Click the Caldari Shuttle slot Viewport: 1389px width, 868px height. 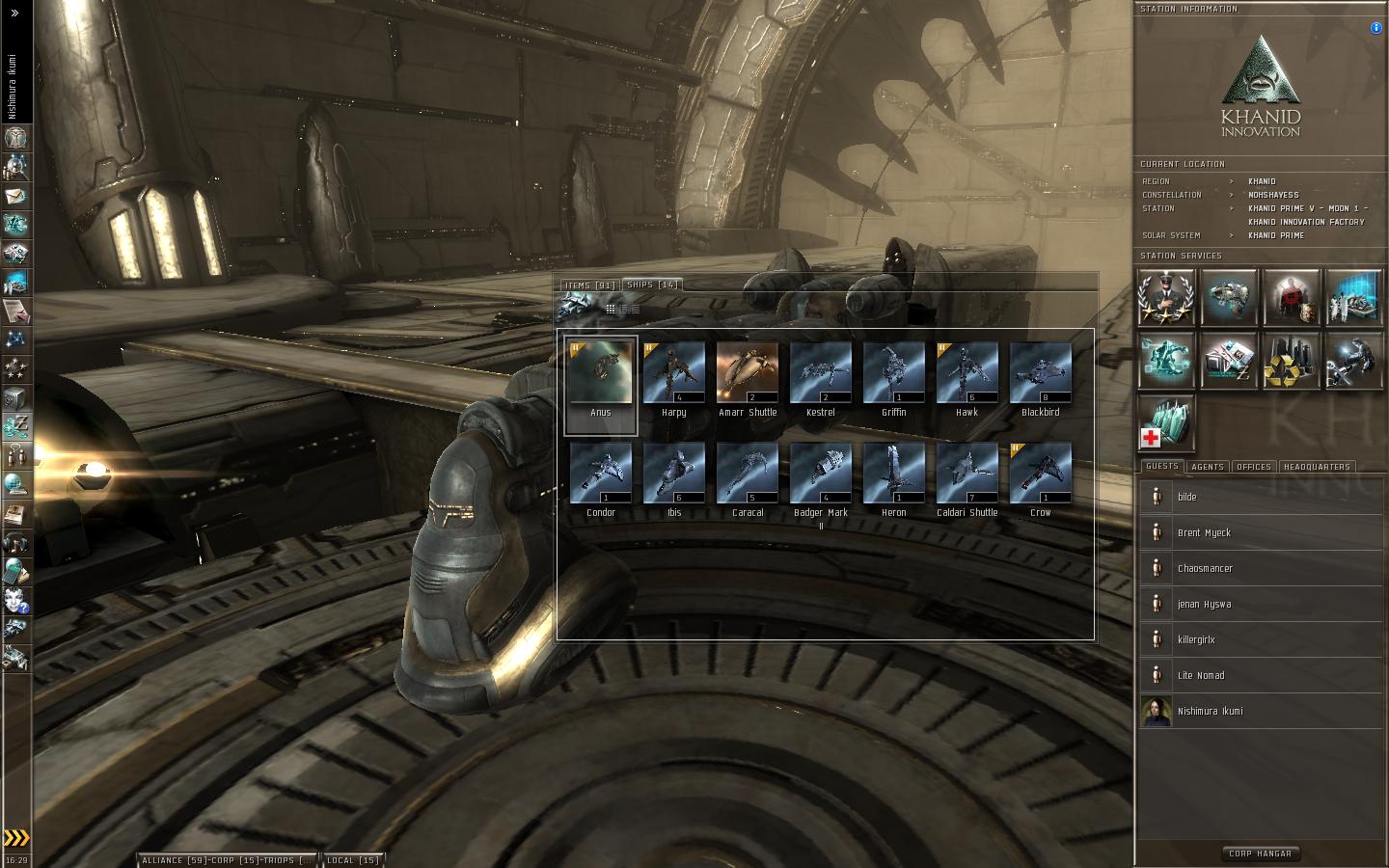pyautogui.click(x=967, y=475)
